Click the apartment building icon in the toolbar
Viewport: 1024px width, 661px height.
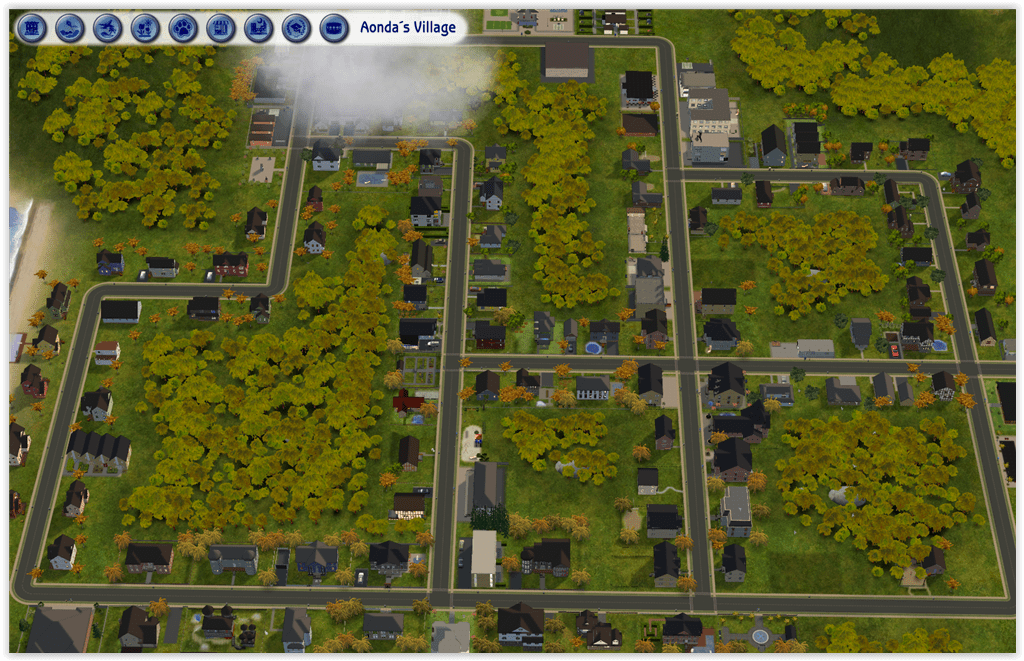[x=32, y=28]
